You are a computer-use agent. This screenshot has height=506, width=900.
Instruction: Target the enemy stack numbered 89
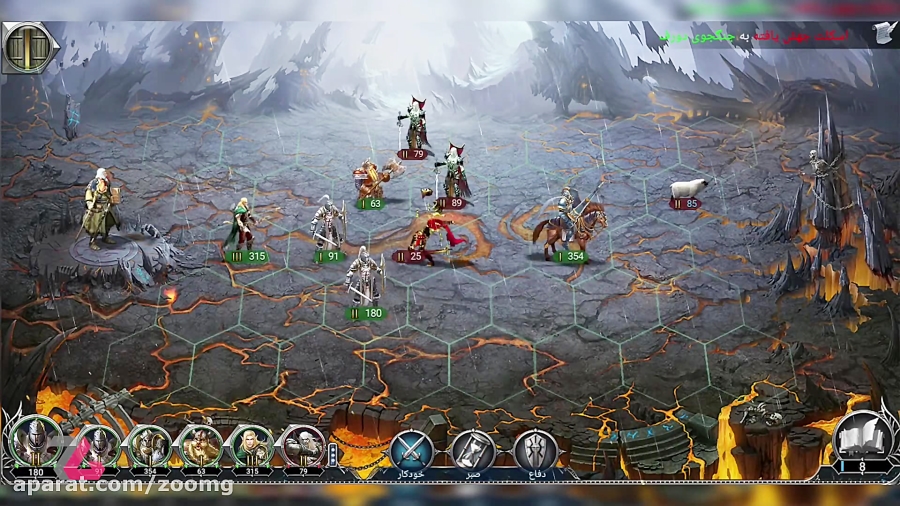(453, 173)
